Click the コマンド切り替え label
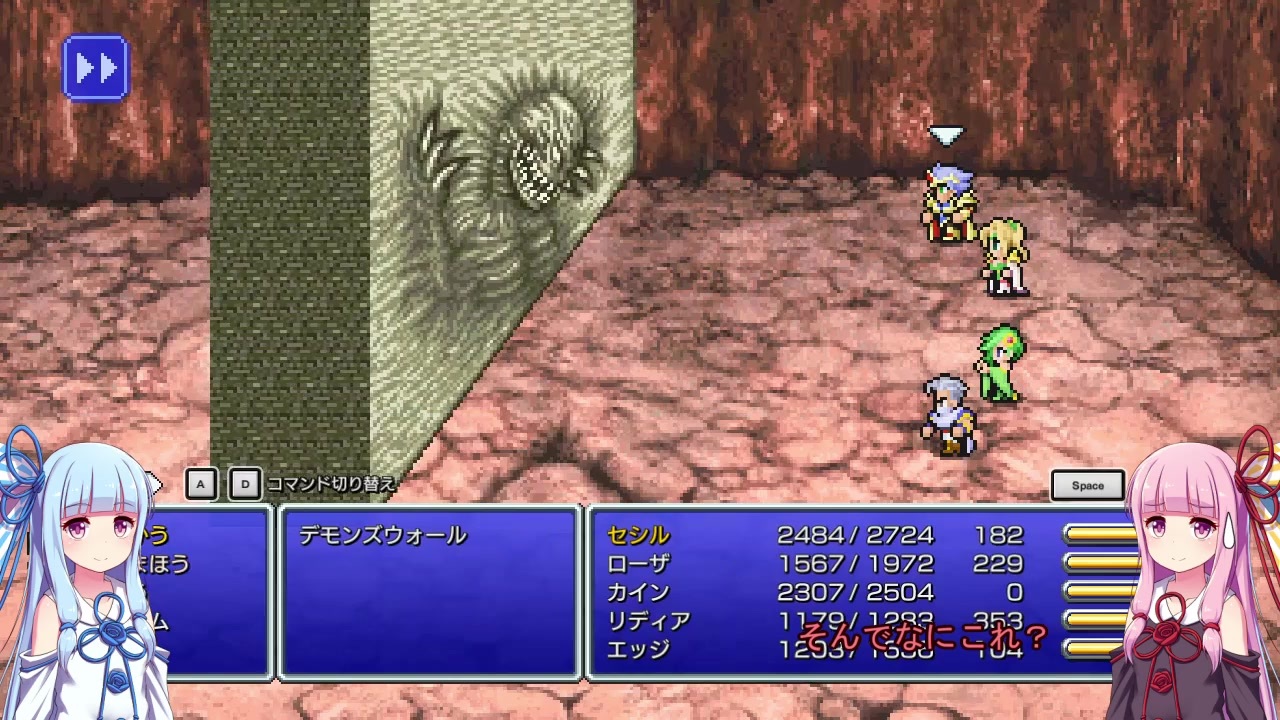The image size is (1280, 720). 328,484
